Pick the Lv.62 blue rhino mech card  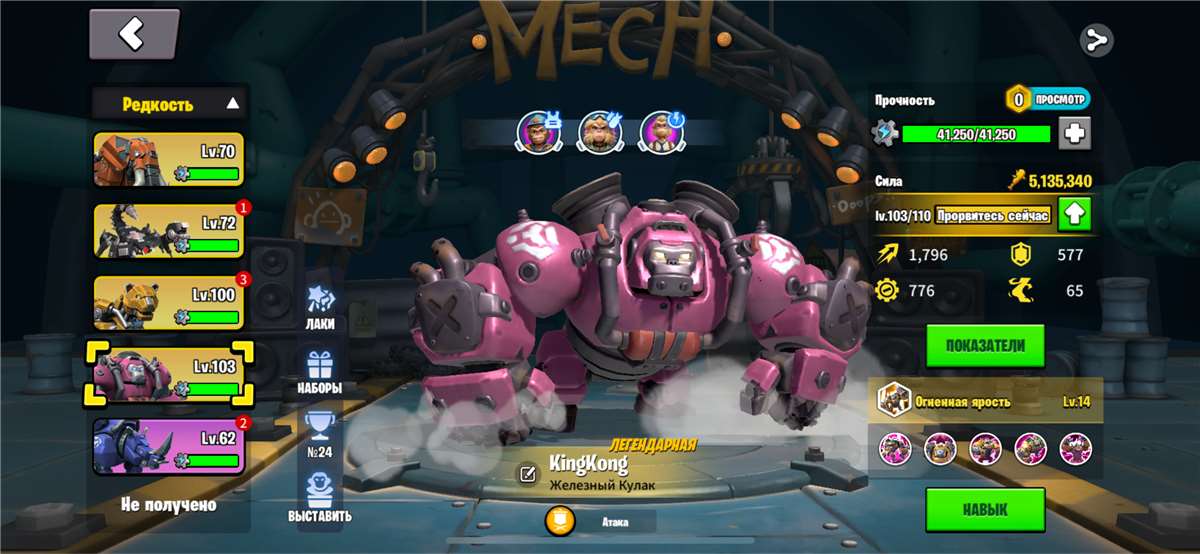click(168, 445)
